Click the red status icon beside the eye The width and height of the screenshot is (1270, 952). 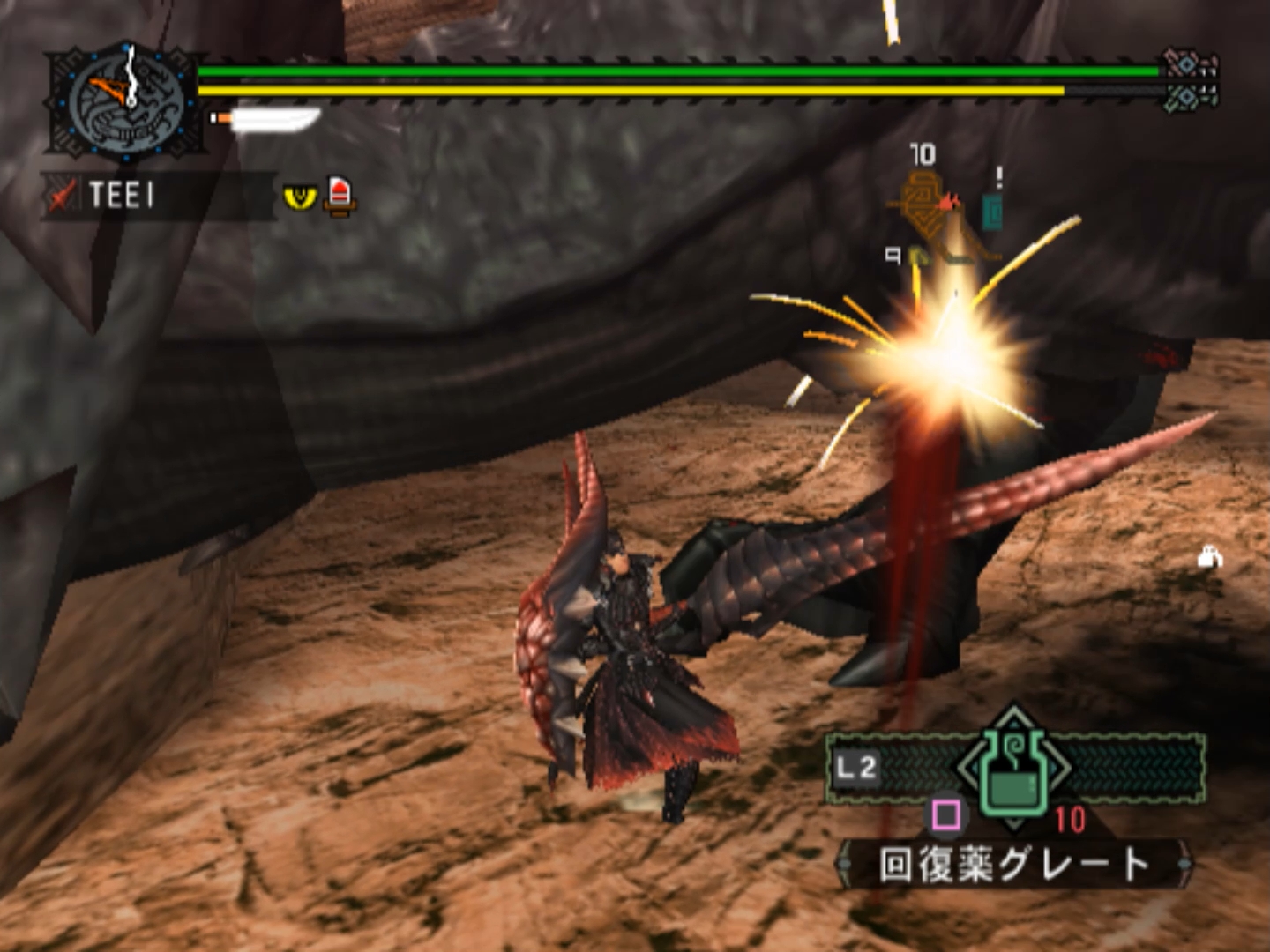click(340, 195)
